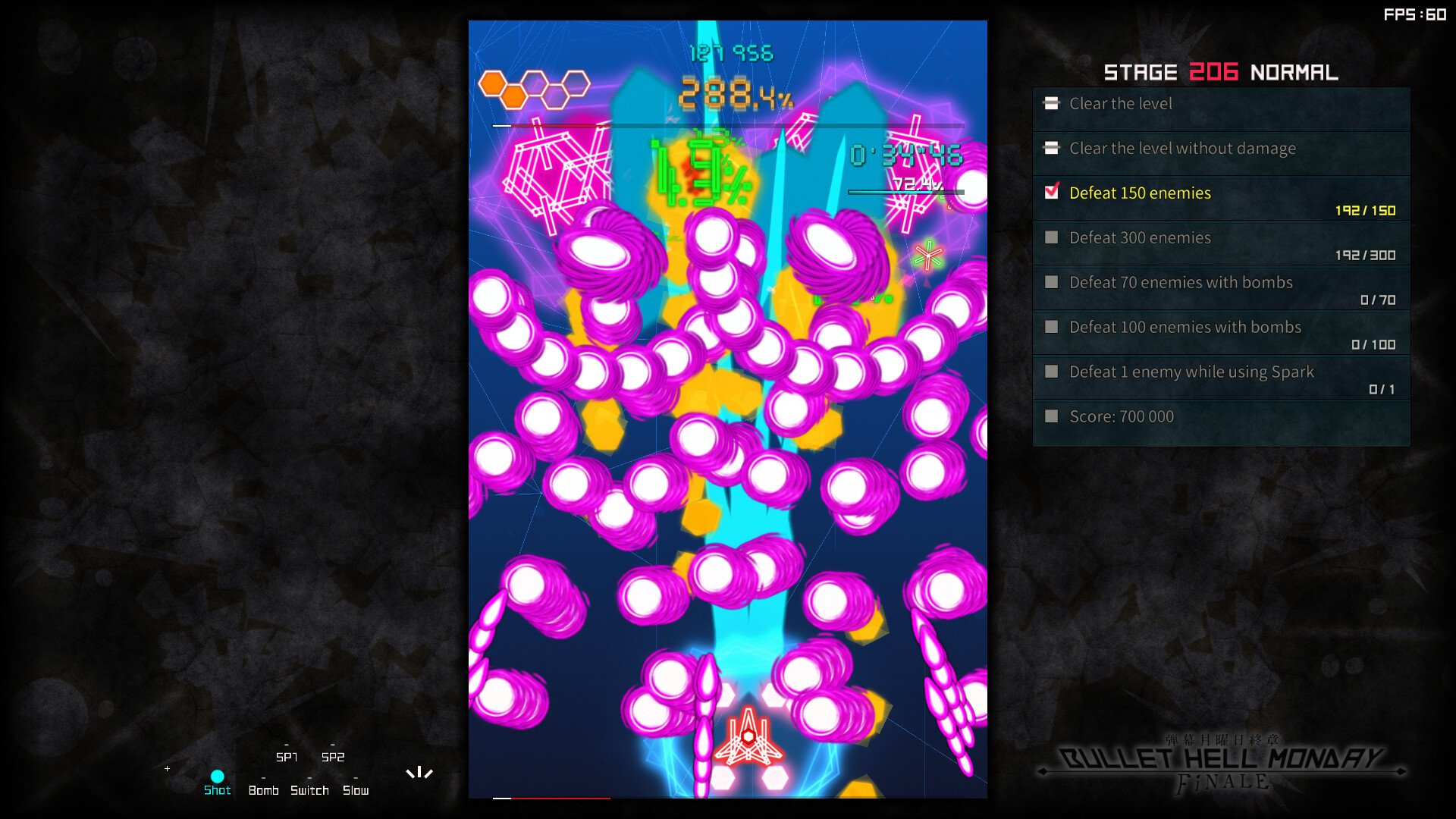Click the red checkmark beside Defeat 150 enemies
Screen dimensions: 1456x819
1051,193
